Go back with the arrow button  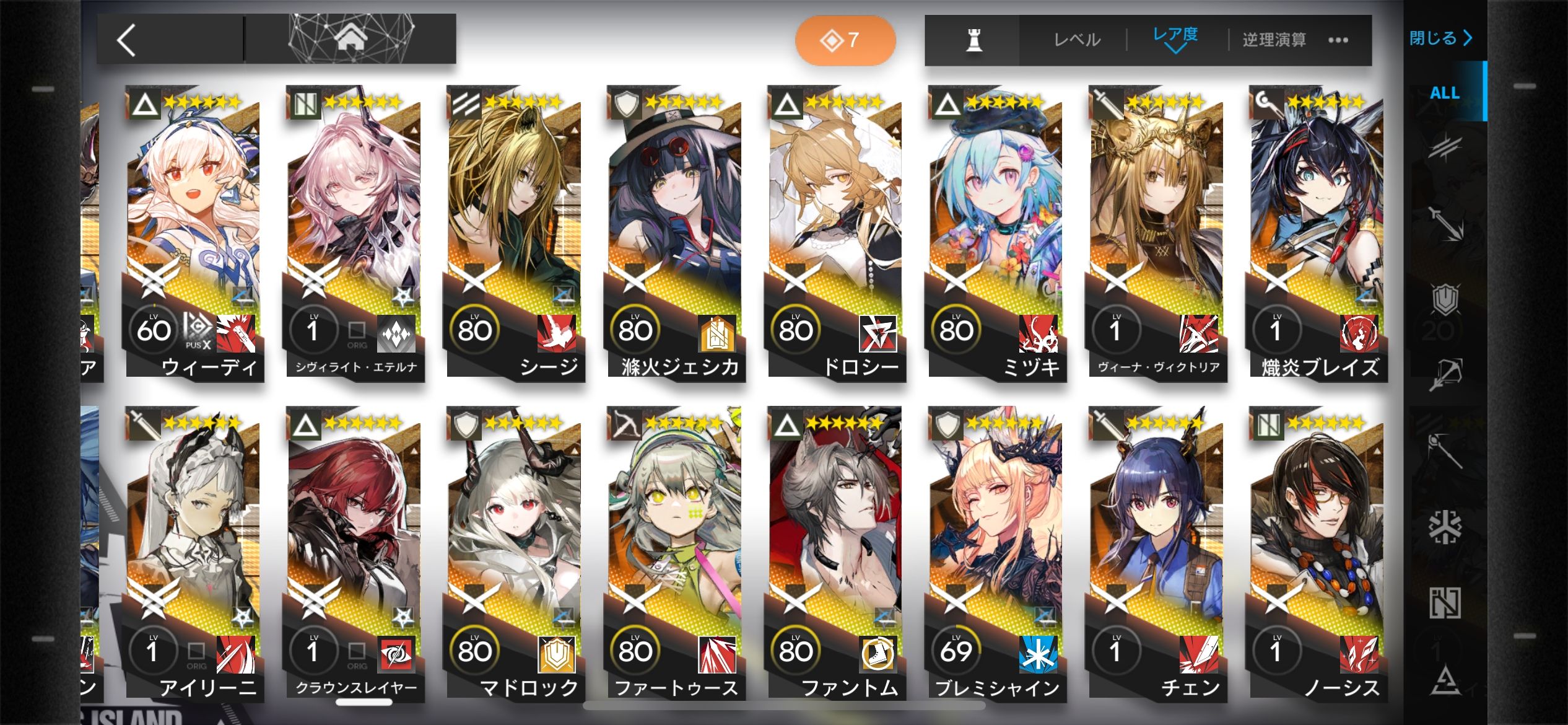(127, 41)
